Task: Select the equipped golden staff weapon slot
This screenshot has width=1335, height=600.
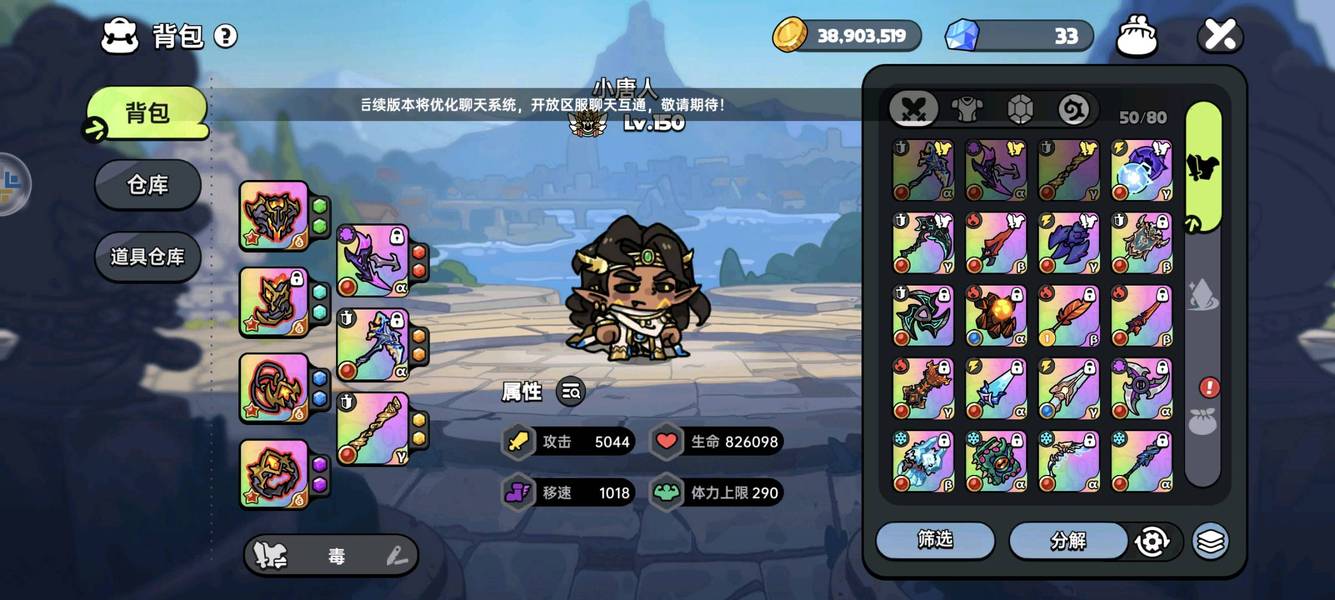Action: pyautogui.click(x=372, y=428)
